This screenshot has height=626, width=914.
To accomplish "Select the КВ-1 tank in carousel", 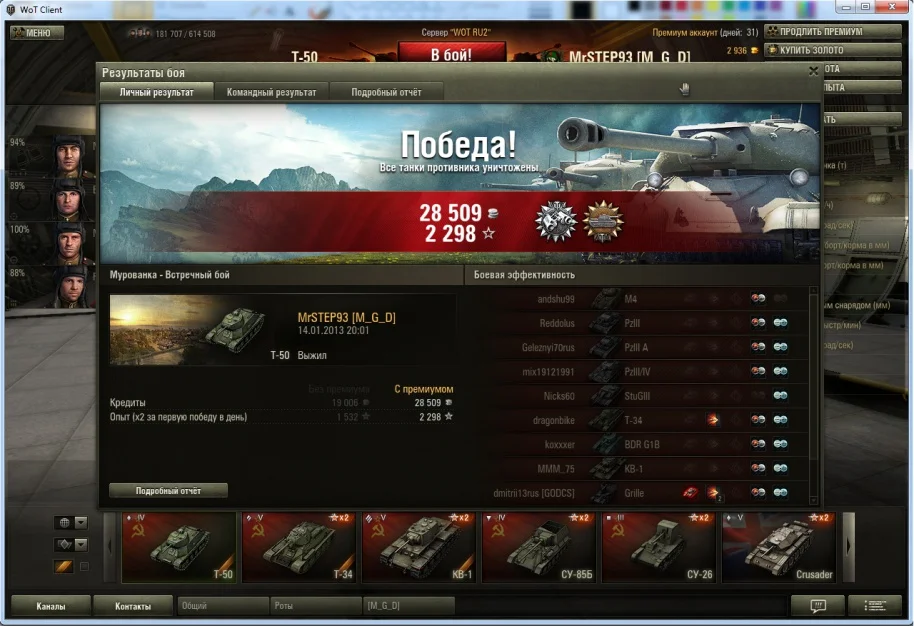I will [420, 547].
